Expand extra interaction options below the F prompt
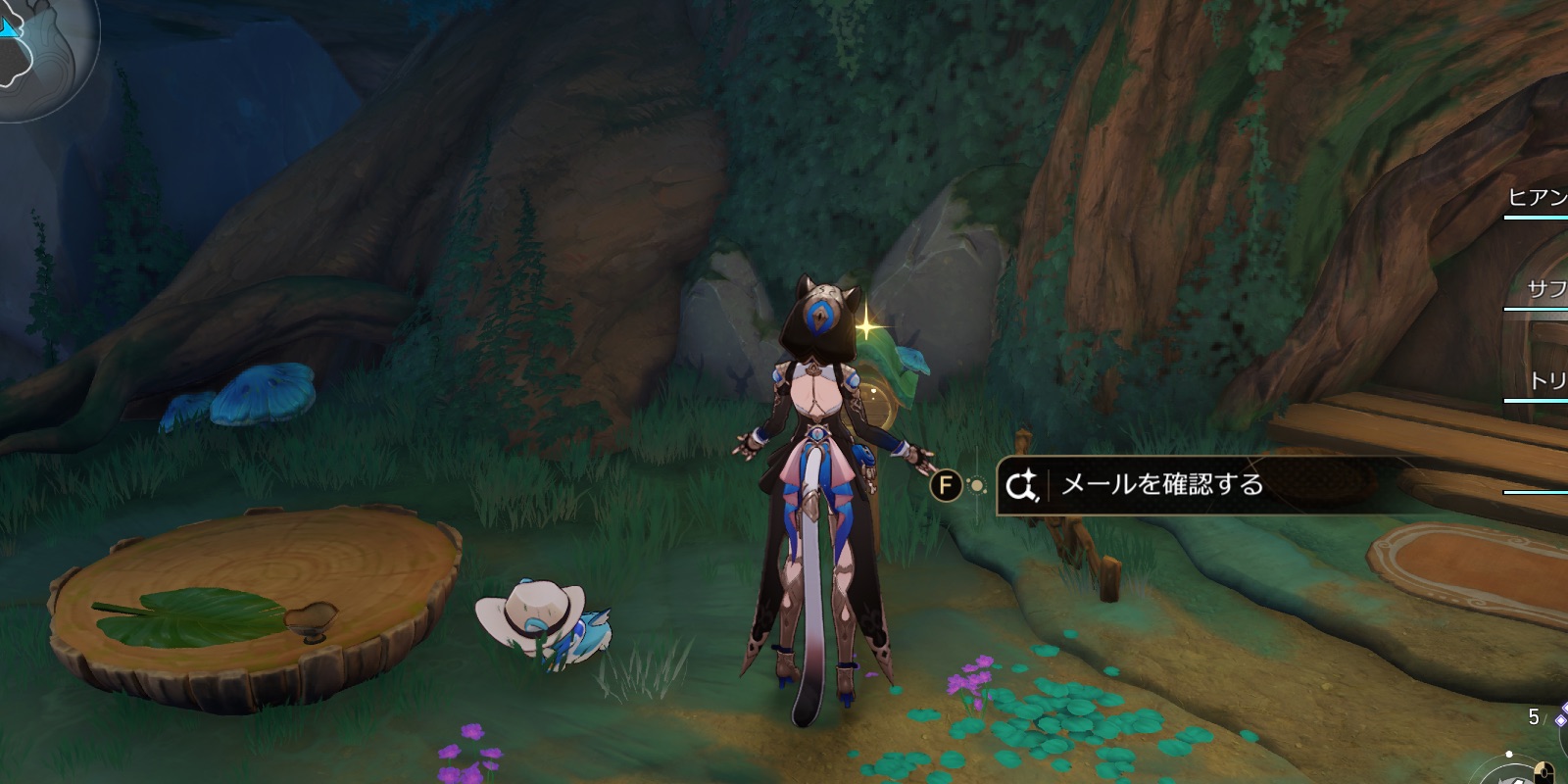The image size is (1568, 784). [x=977, y=484]
